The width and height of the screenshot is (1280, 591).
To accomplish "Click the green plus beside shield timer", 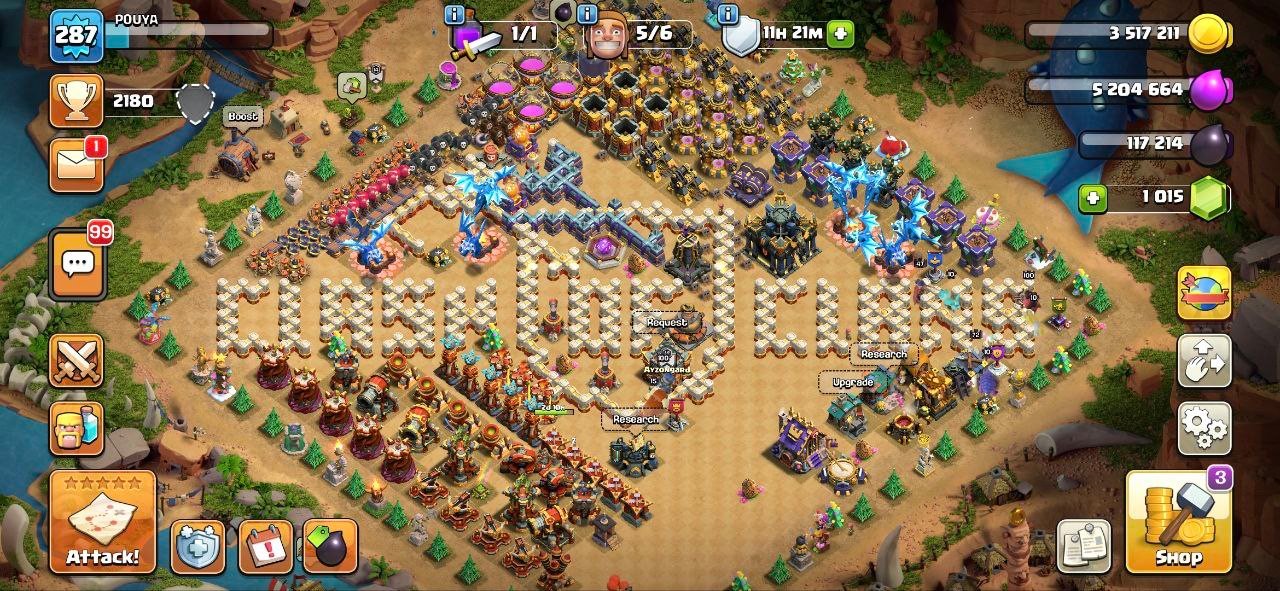I will point(840,34).
